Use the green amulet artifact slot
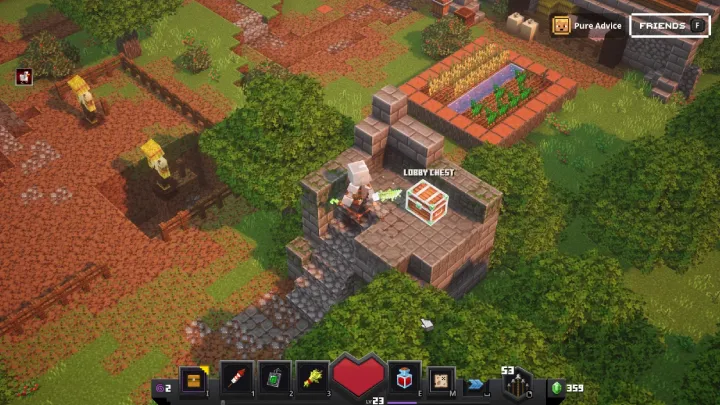This screenshot has width=720, height=405. click(275, 378)
